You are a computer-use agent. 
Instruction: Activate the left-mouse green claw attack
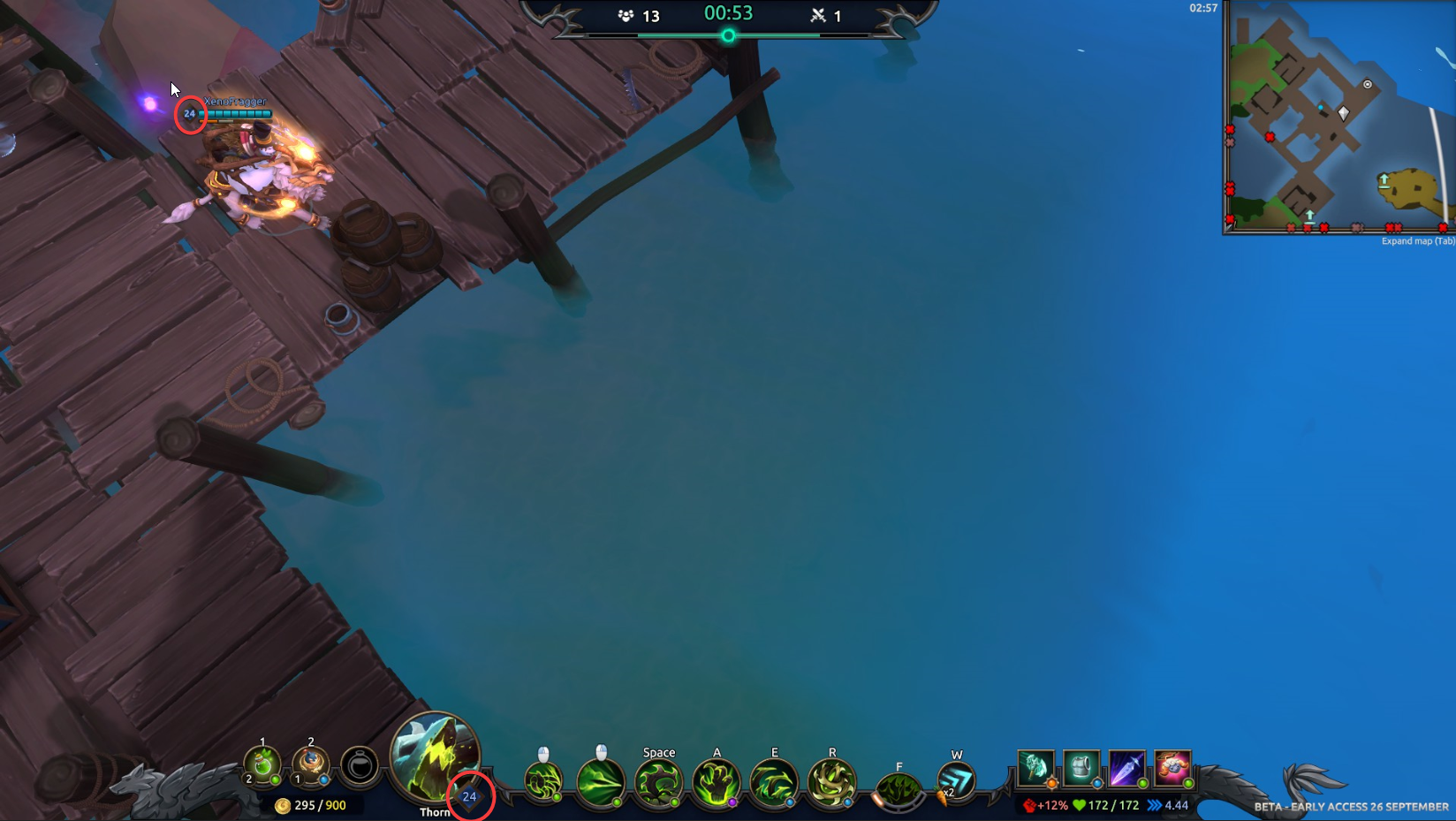click(x=543, y=782)
